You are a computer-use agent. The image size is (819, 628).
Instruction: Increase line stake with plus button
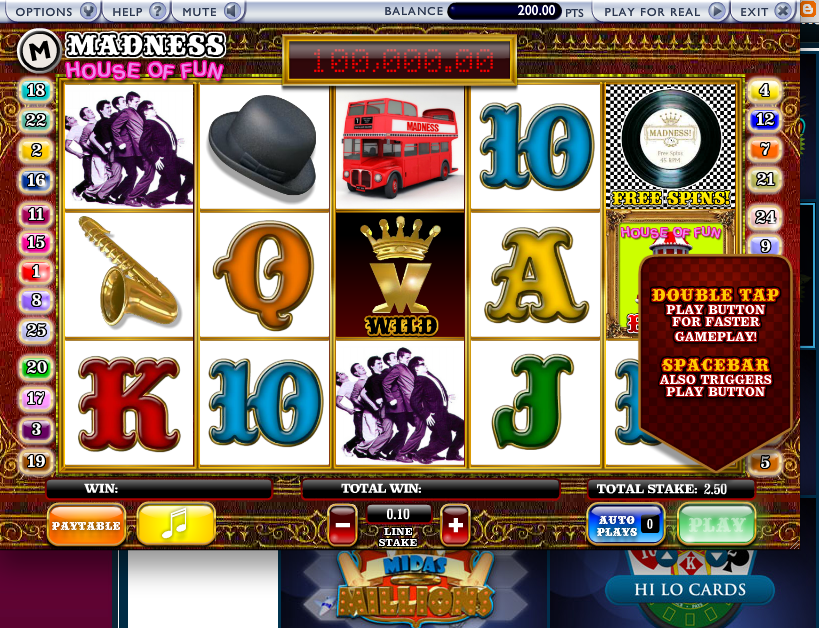455,524
